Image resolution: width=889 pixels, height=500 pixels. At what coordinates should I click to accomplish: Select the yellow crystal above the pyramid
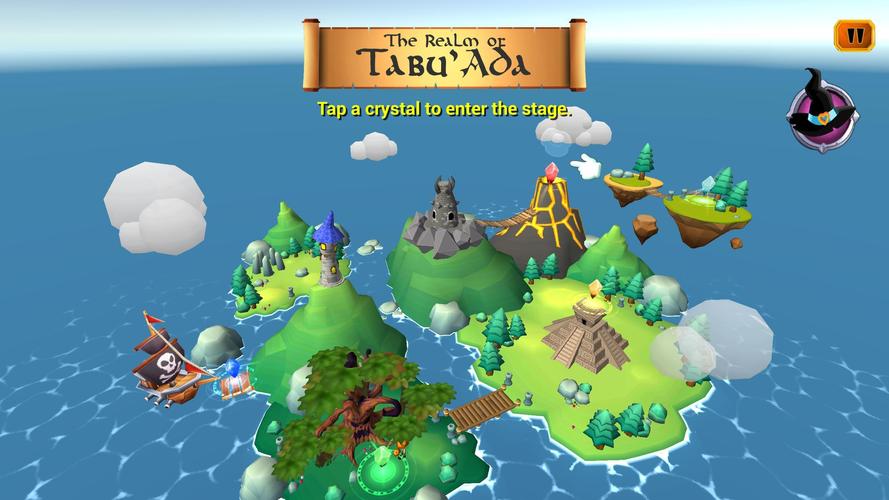pos(596,289)
